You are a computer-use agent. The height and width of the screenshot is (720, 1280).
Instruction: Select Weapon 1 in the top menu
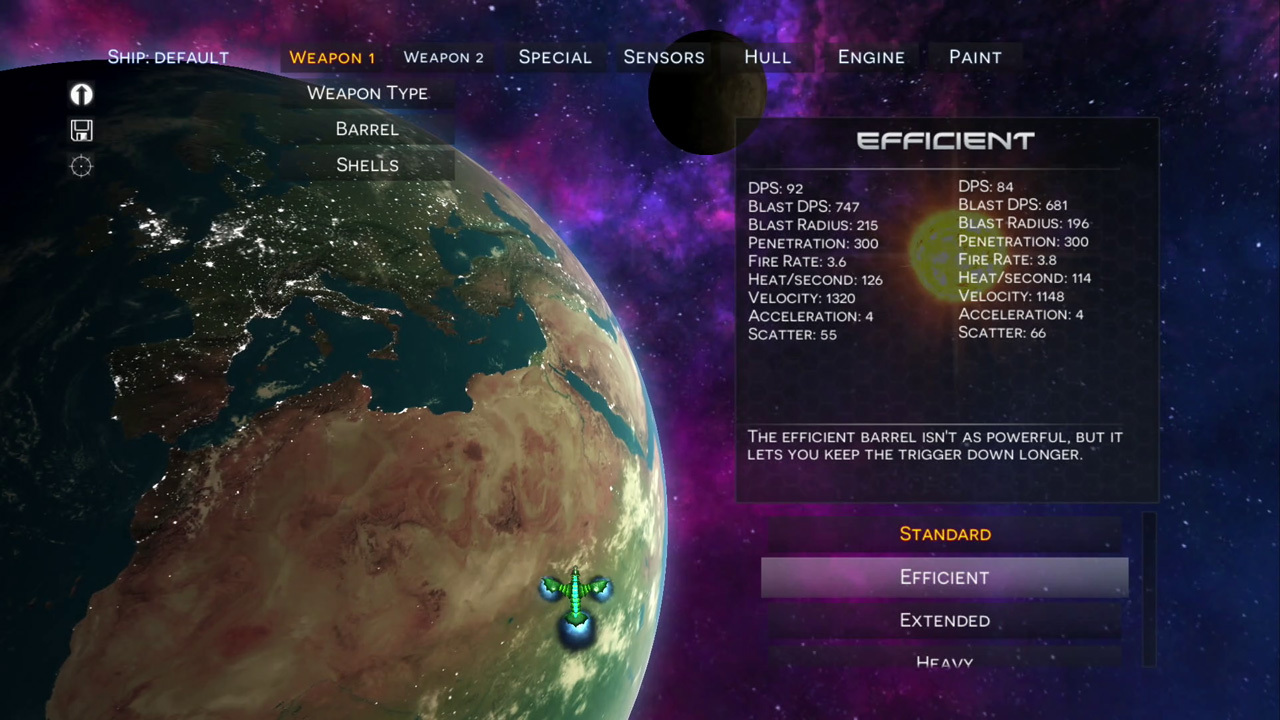point(332,57)
